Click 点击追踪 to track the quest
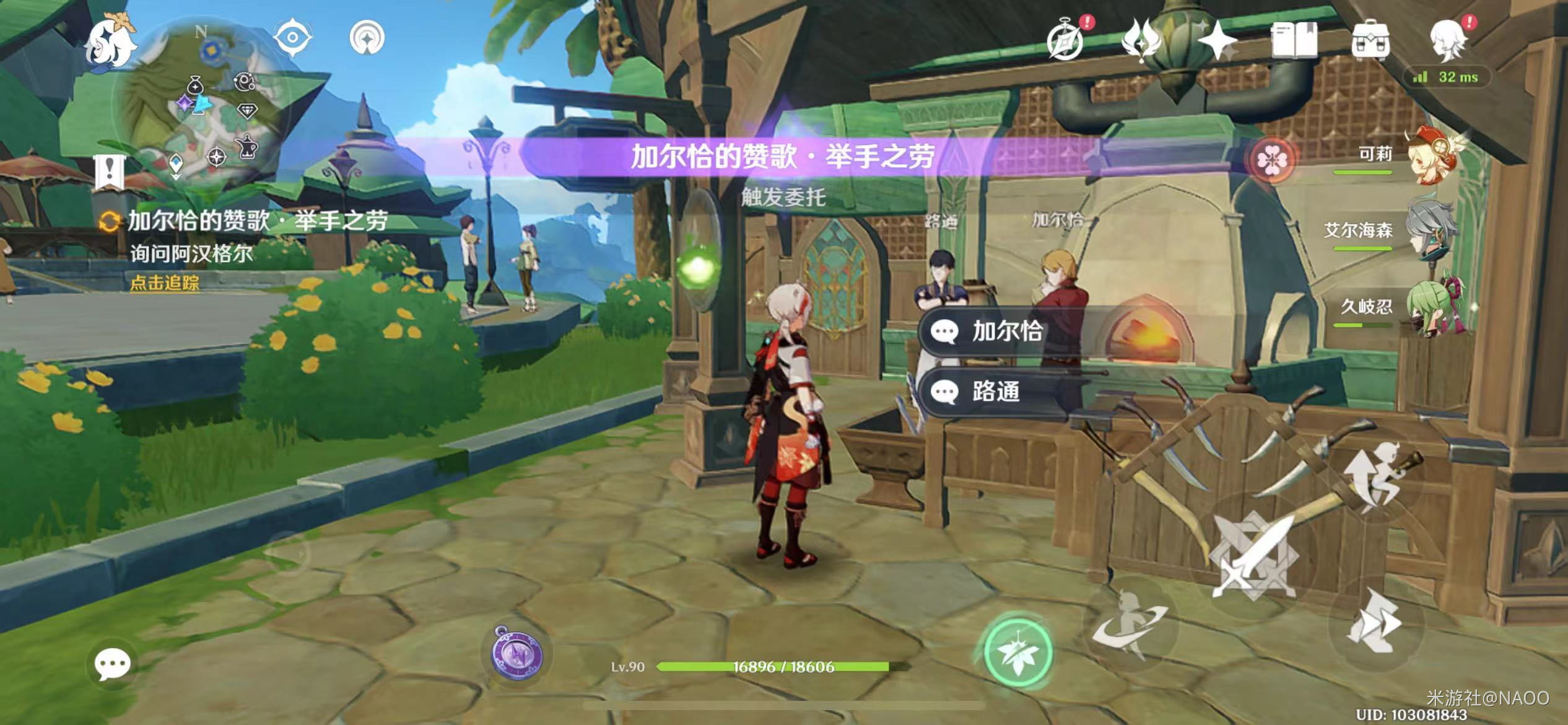1568x725 pixels. tap(165, 283)
